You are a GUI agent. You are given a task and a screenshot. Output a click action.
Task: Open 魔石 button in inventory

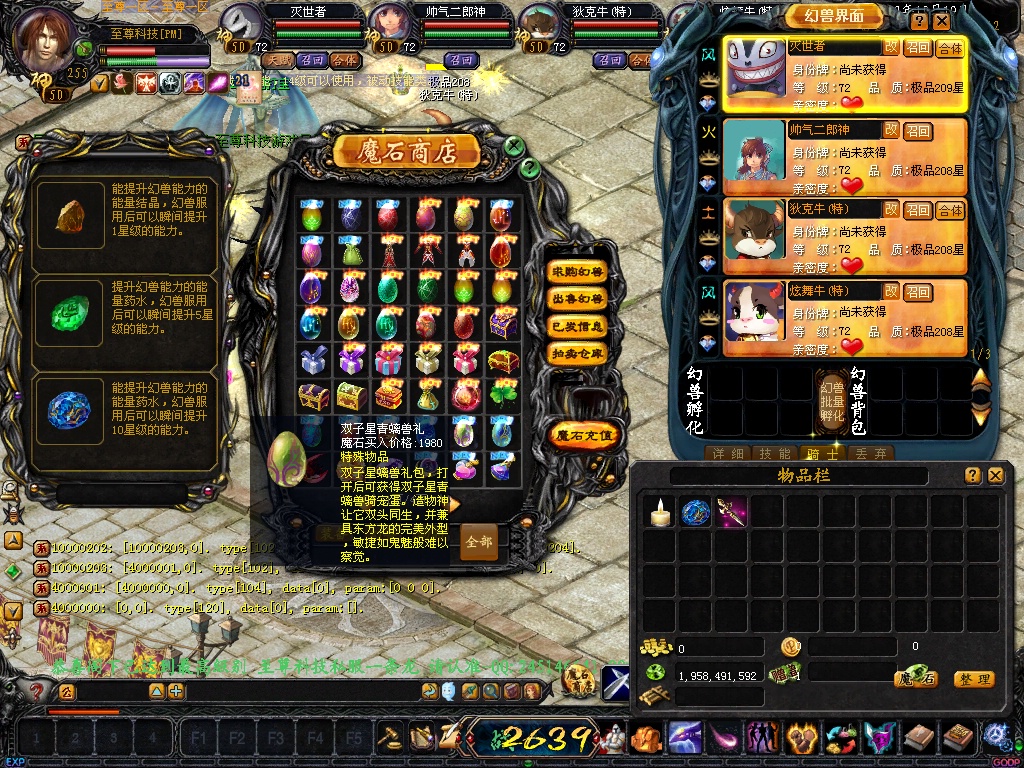coord(915,678)
